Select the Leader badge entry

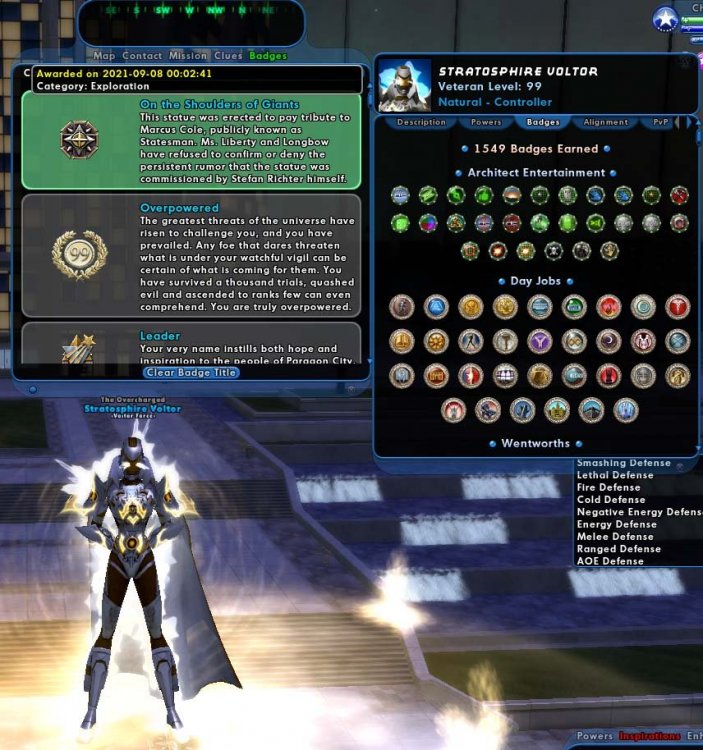pos(191,344)
